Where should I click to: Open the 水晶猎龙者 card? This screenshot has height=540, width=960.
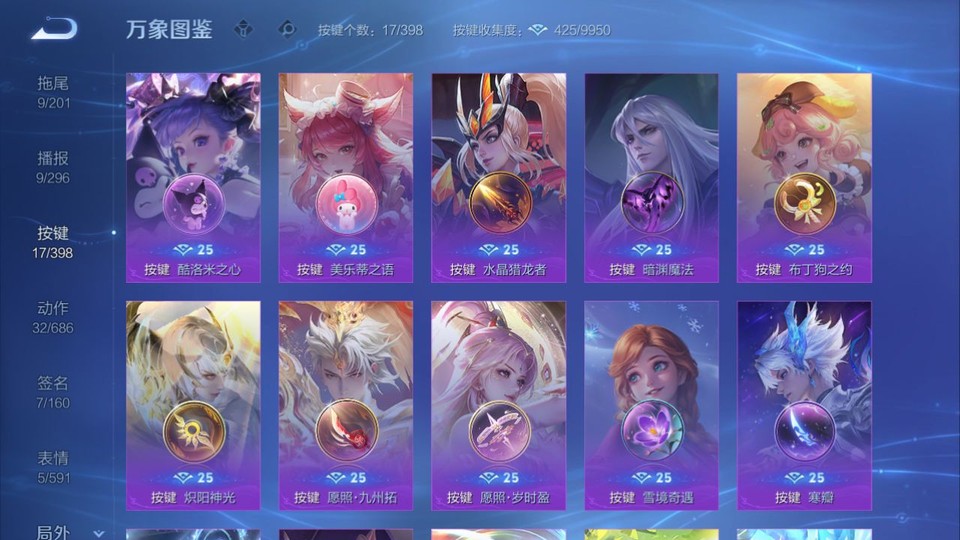(x=499, y=177)
